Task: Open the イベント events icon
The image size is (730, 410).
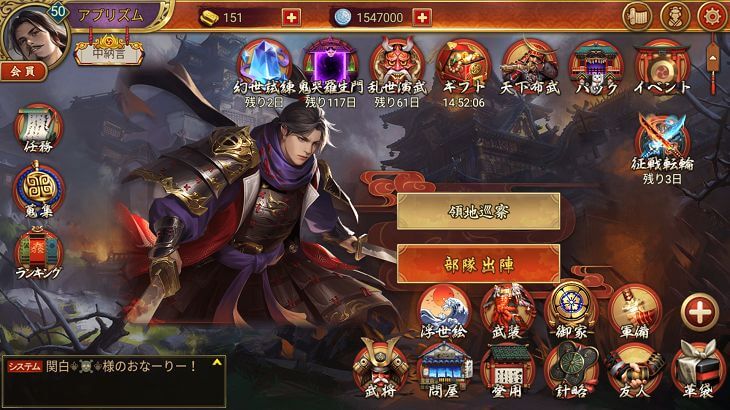Action: [x=661, y=67]
